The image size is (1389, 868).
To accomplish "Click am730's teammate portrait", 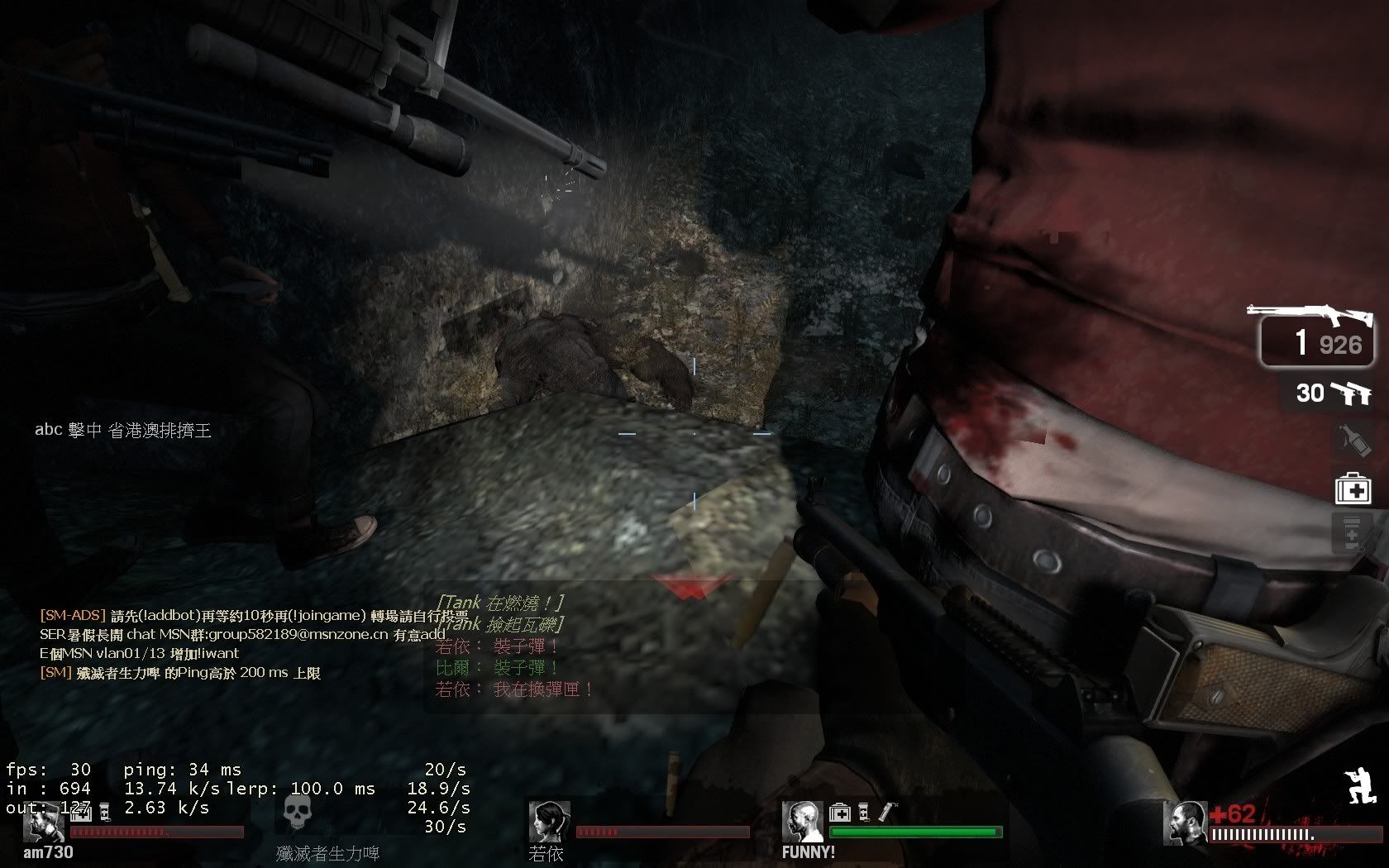I will [x=45, y=822].
